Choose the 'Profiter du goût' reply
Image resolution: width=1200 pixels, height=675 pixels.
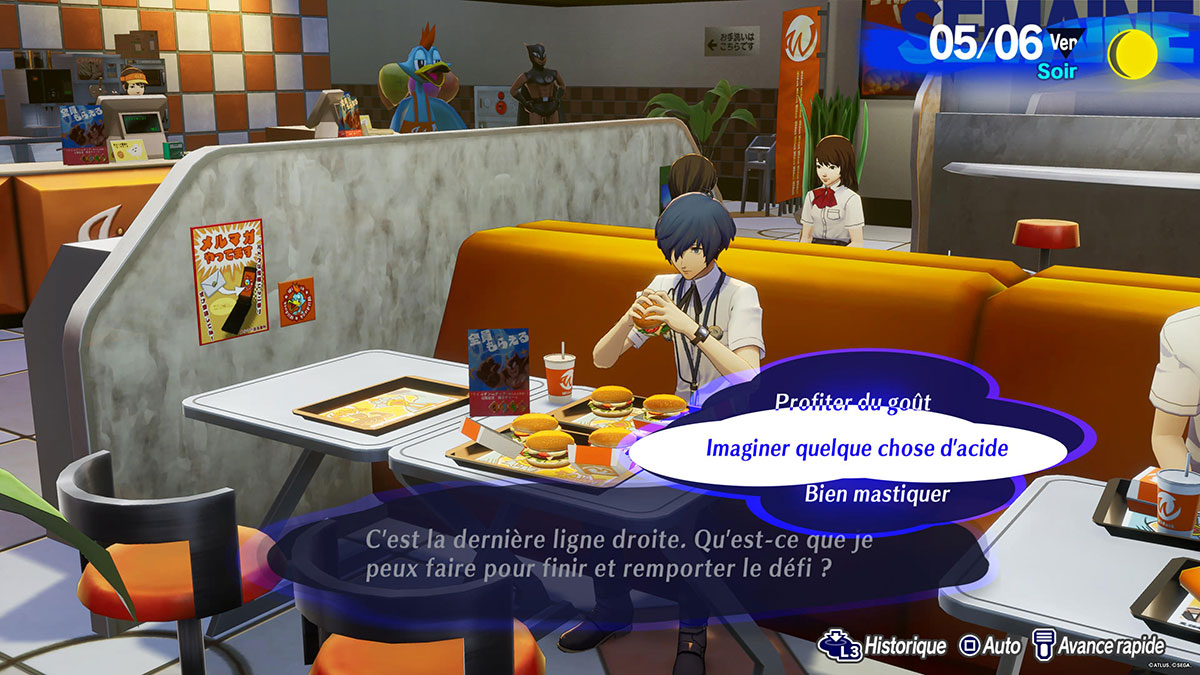point(852,402)
